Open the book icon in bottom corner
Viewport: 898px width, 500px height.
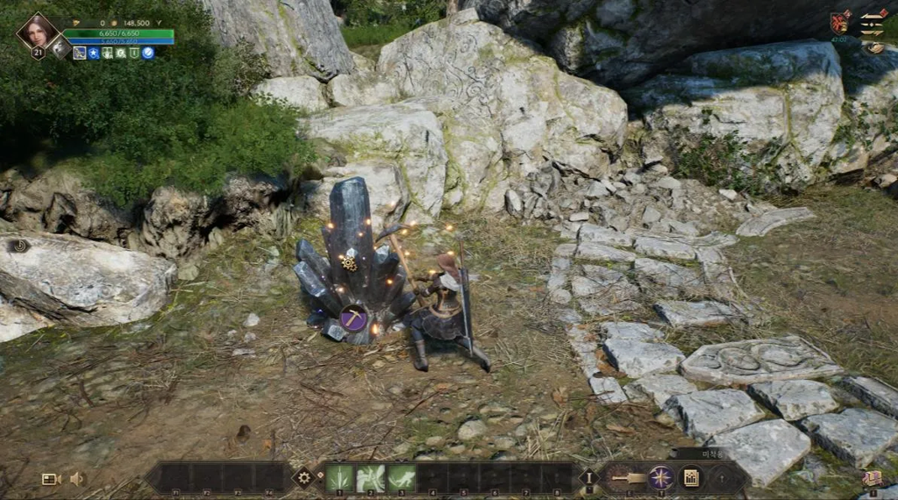[x=872, y=479]
